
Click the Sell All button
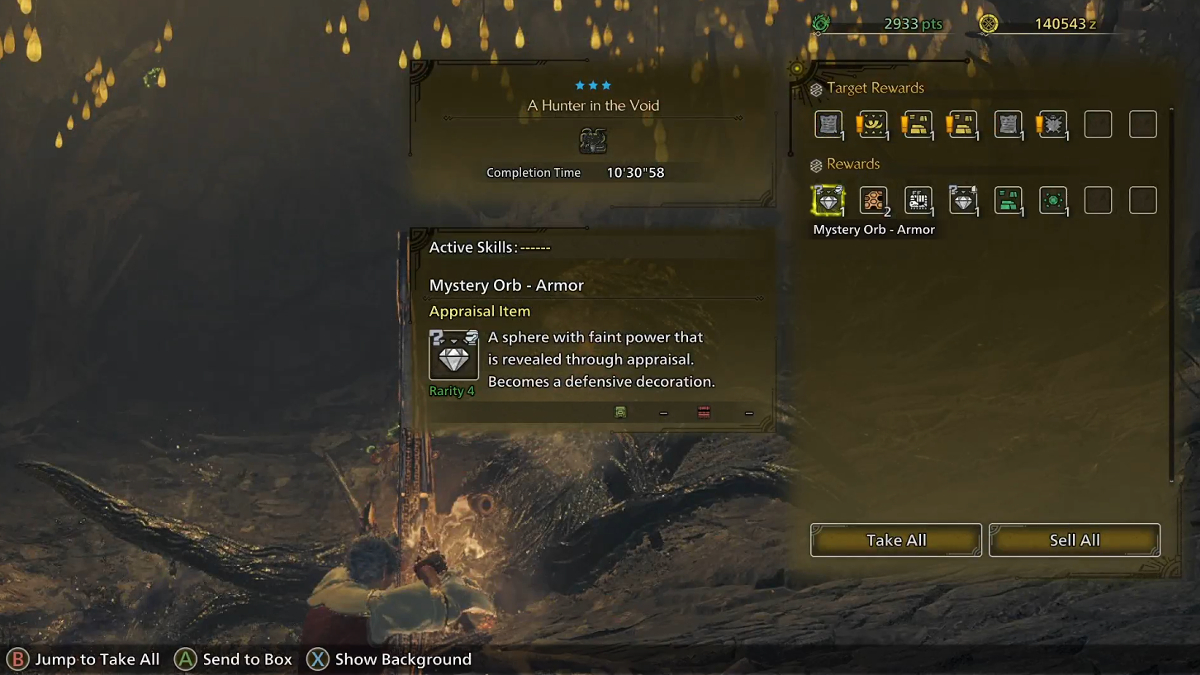[1075, 540]
